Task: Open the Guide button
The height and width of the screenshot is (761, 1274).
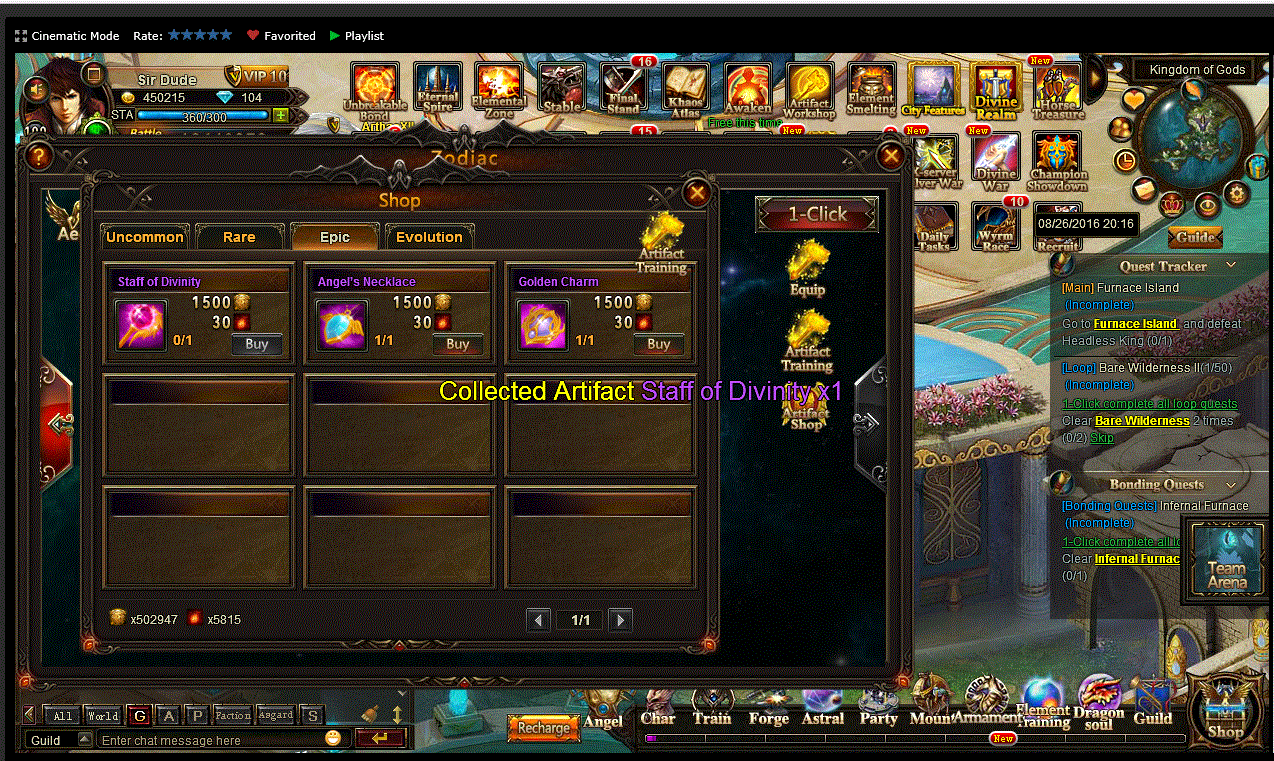Action: click(1195, 237)
